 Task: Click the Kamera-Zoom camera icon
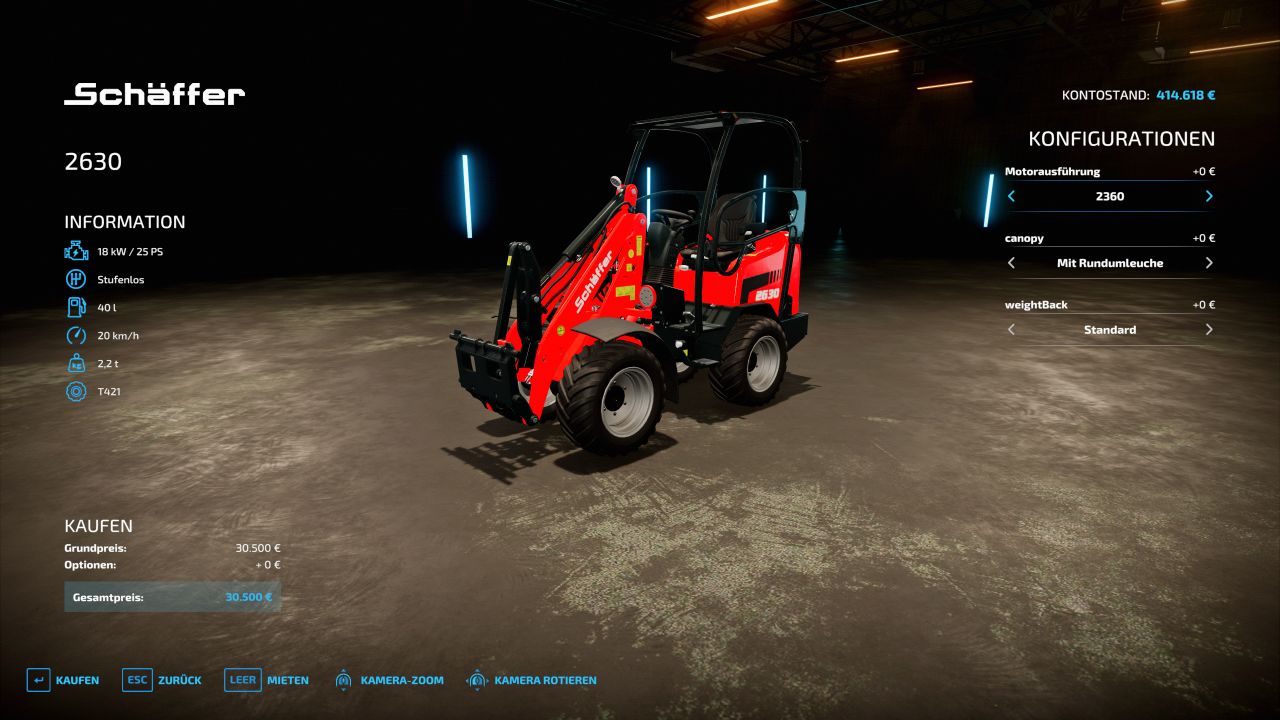[x=343, y=679]
